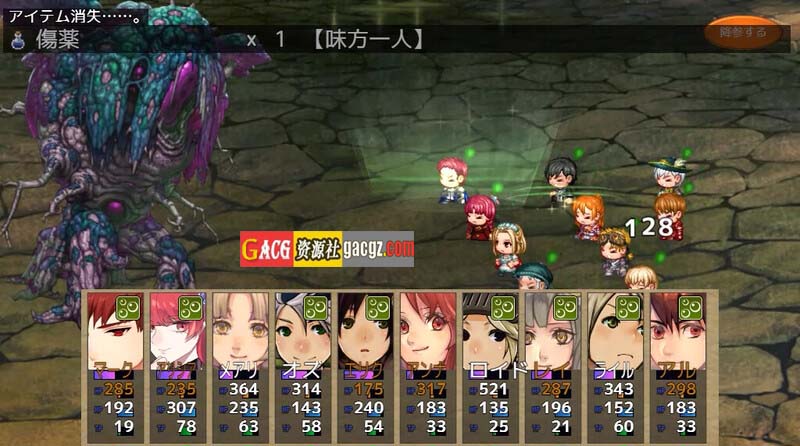This screenshot has width=800, height=446.
Task: Select アル's portrait card
Action: (678, 330)
